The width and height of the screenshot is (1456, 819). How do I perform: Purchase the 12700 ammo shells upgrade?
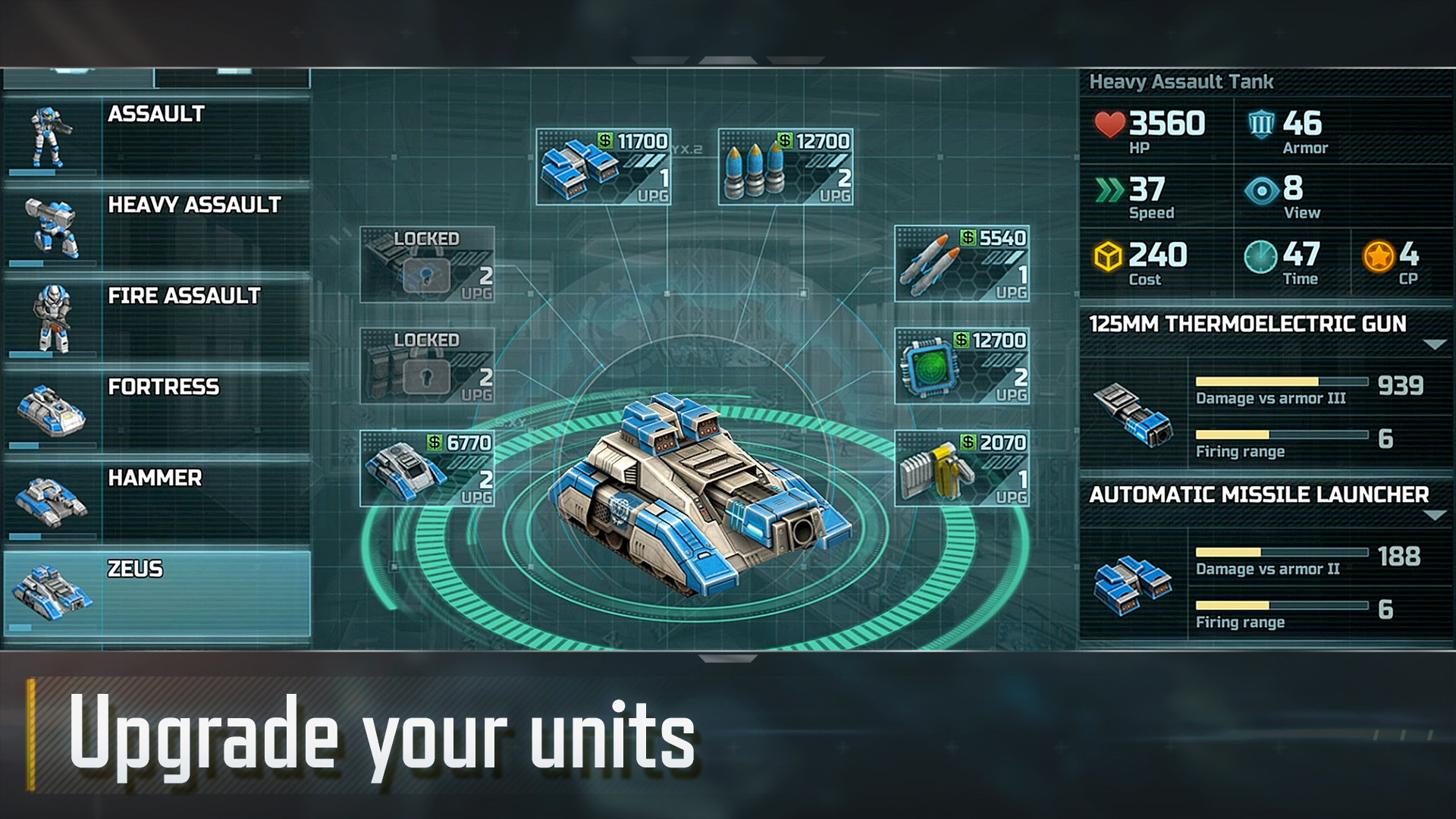point(786,167)
